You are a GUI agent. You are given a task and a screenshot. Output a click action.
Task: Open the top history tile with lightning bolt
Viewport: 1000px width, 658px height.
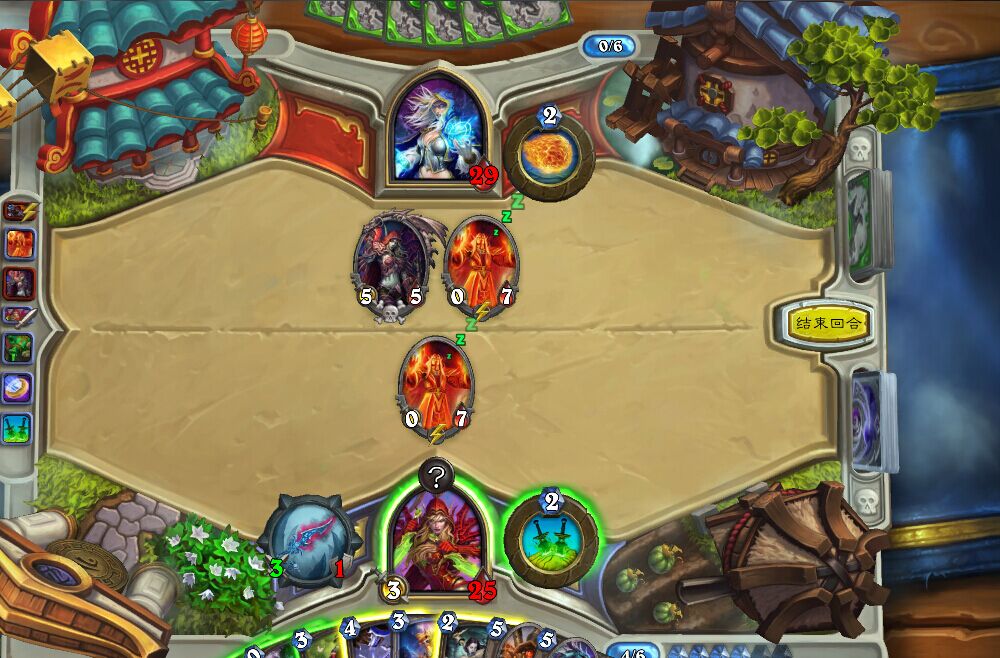(19, 211)
